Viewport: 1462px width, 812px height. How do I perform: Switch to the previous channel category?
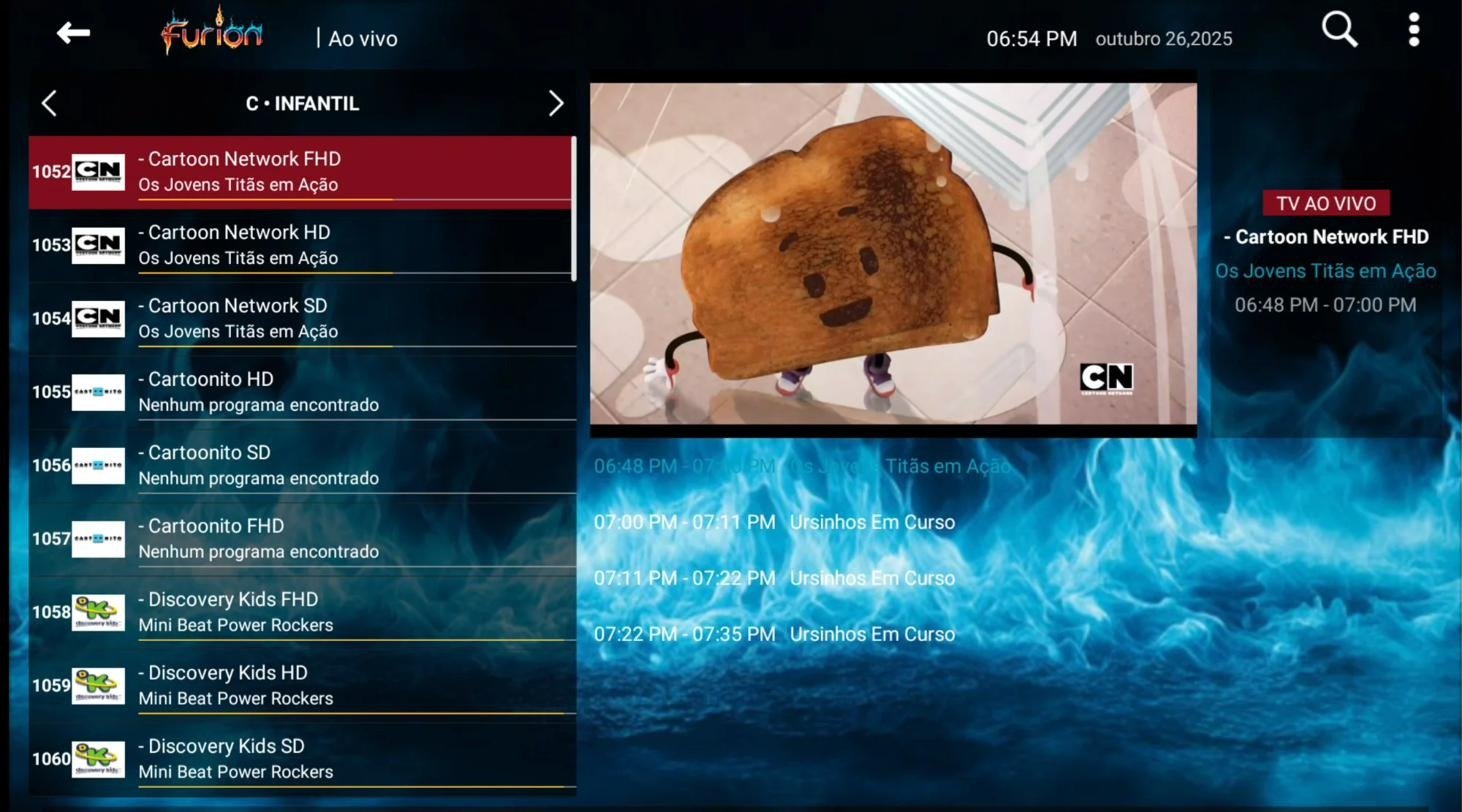(49, 103)
